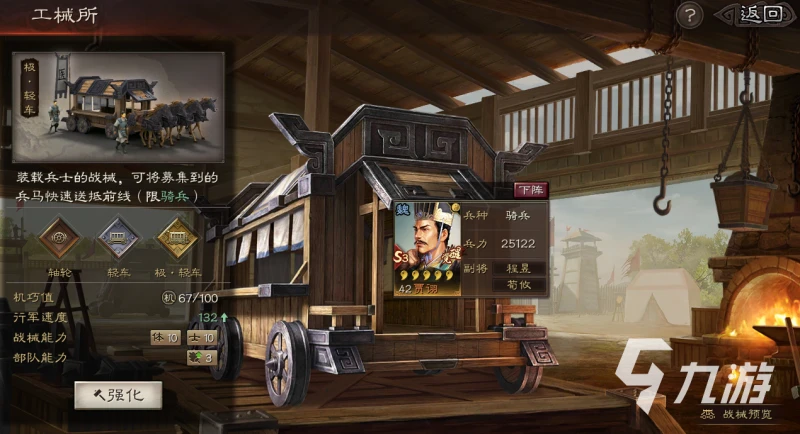
Task: Tap the 士 10 siege ability tag
Action: 200,337
